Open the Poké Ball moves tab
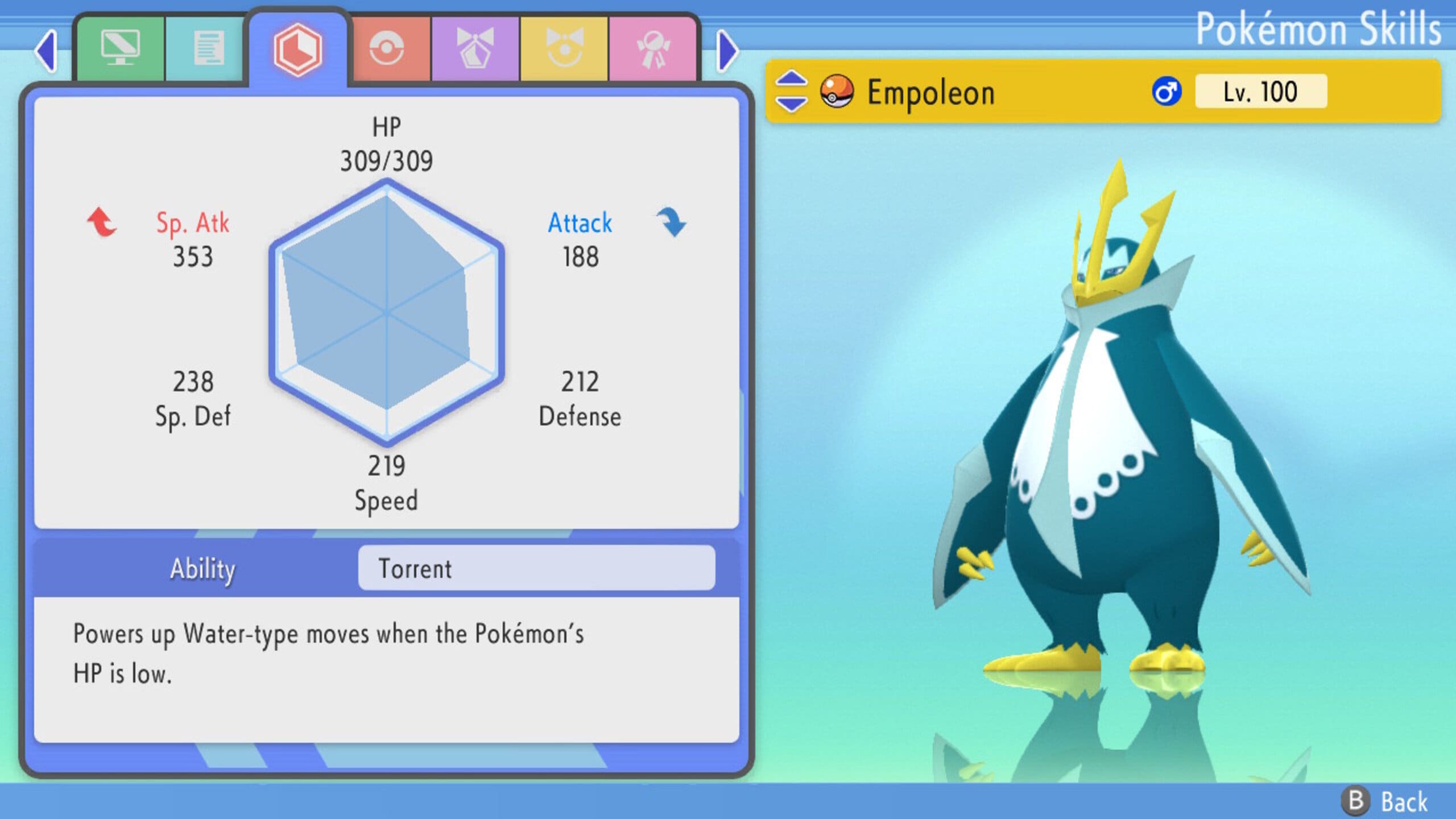 click(387, 48)
